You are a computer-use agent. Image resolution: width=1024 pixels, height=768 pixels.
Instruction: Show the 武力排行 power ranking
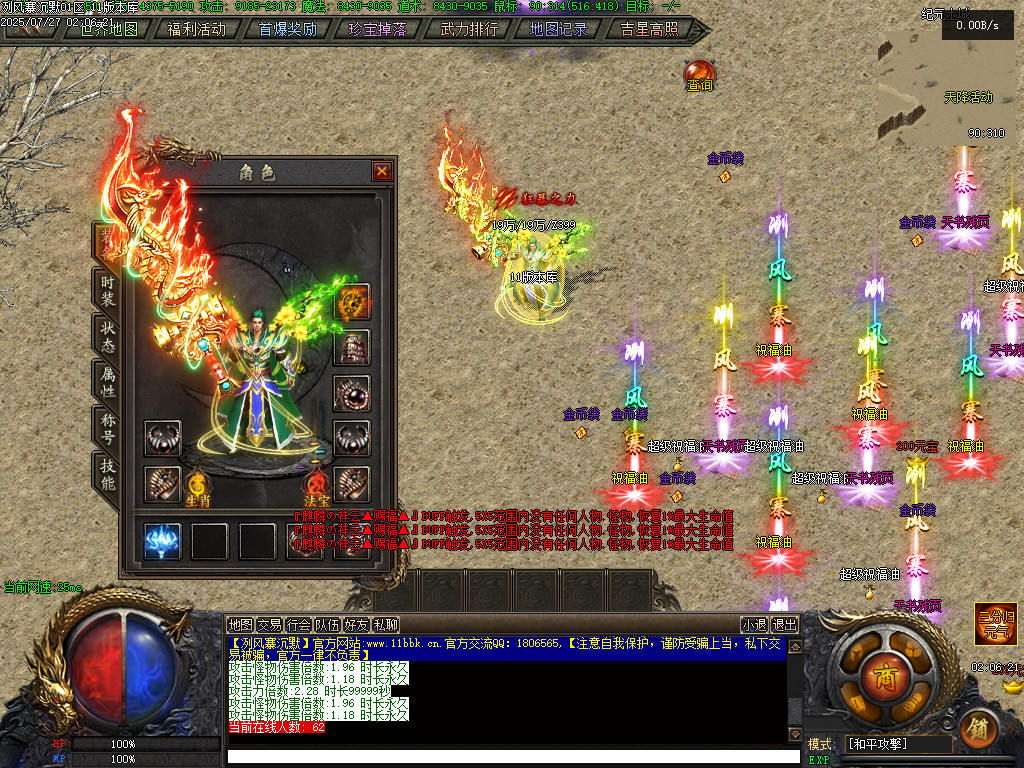coord(469,29)
